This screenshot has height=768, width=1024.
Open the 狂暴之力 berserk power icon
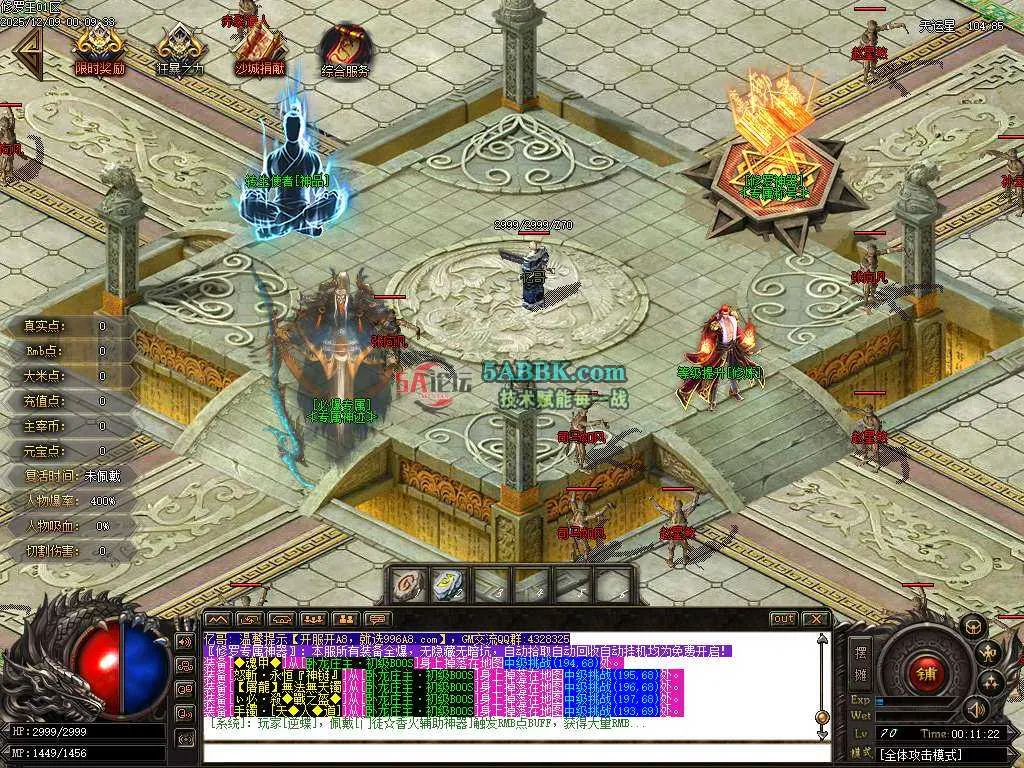(180, 48)
